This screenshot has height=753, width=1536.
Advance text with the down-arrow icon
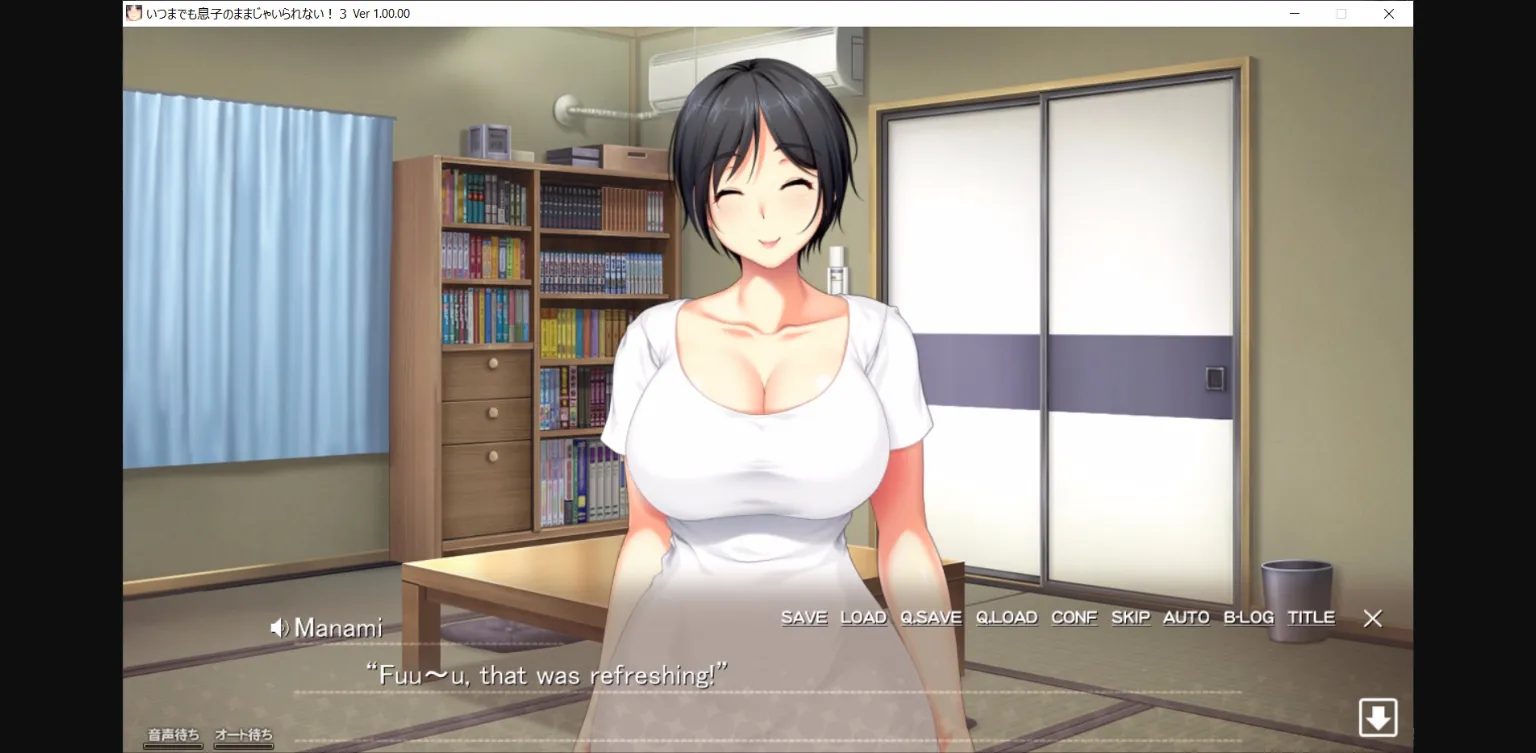click(x=1378, y=717)
